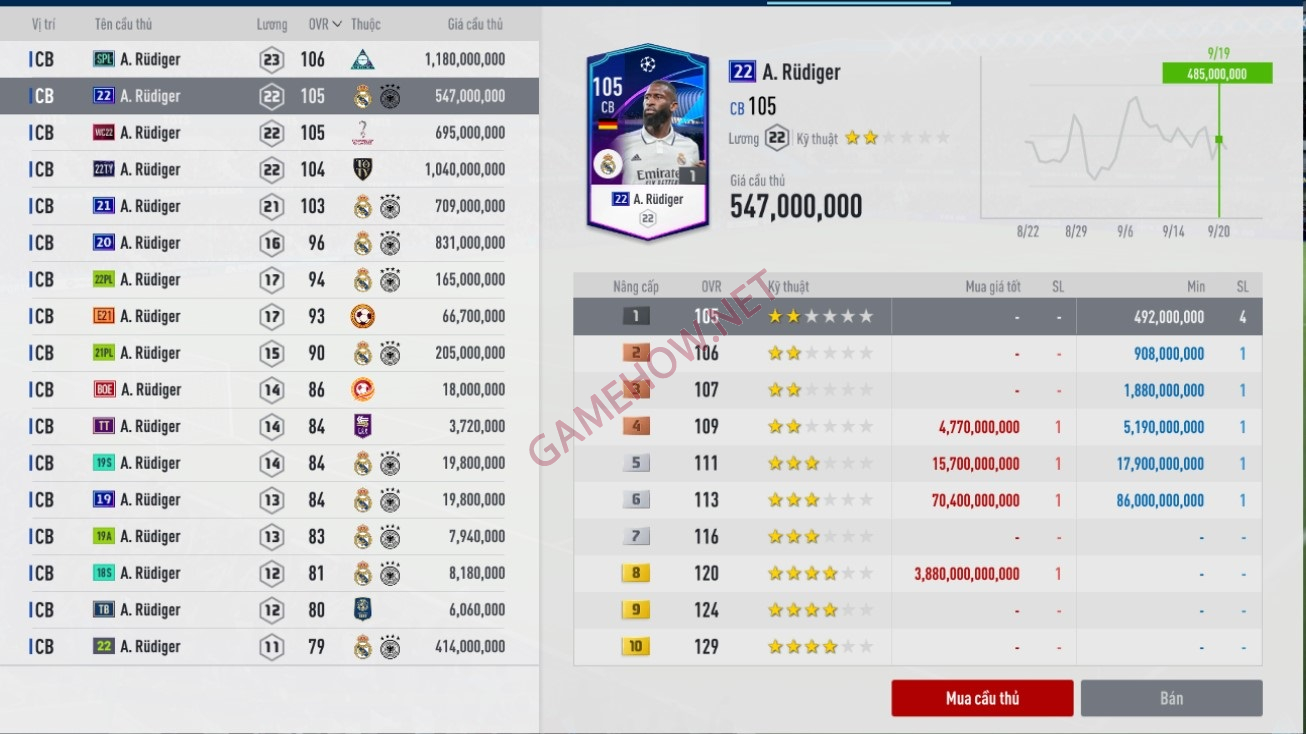Choose upgrade level 5 row with OVR 111
The height and width of the screenshot is (734, 1306).
coord(916,464)
